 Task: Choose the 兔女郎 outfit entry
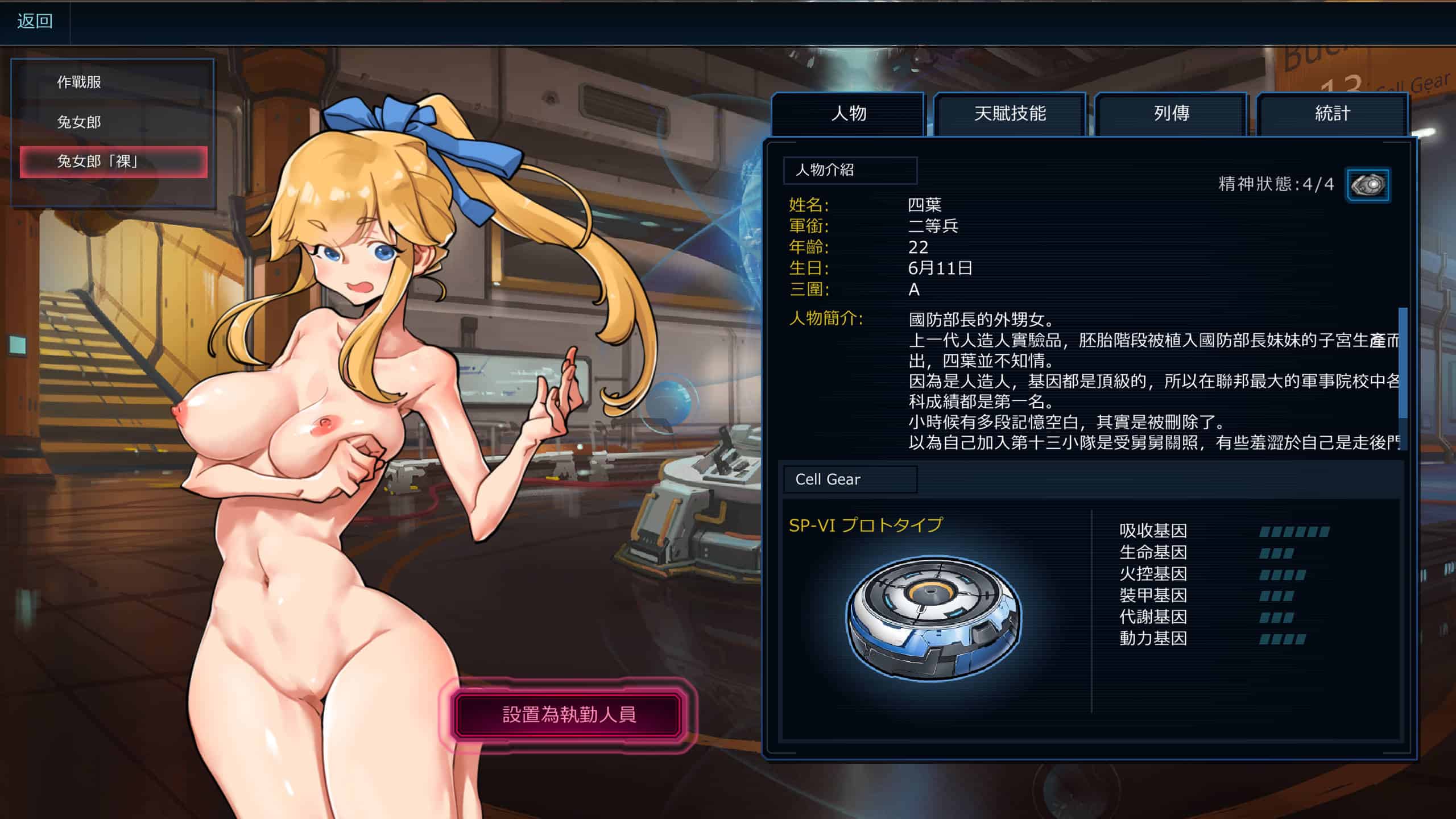tap(79, 122)
